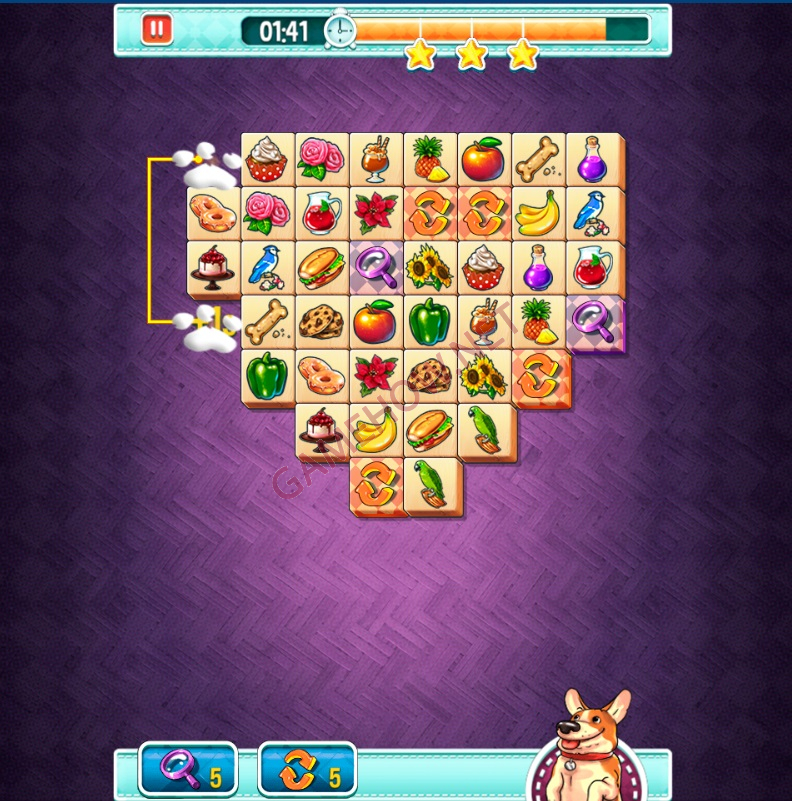Pick the donut tile next to the roses

(x=214, y=212)
